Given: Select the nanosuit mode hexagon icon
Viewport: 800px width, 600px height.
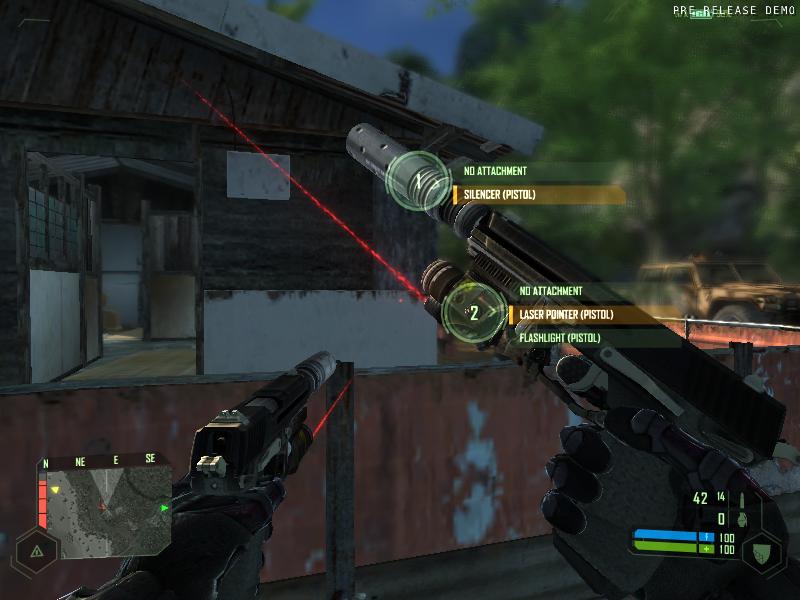Looking at the screenshot, I should (762, 550).
